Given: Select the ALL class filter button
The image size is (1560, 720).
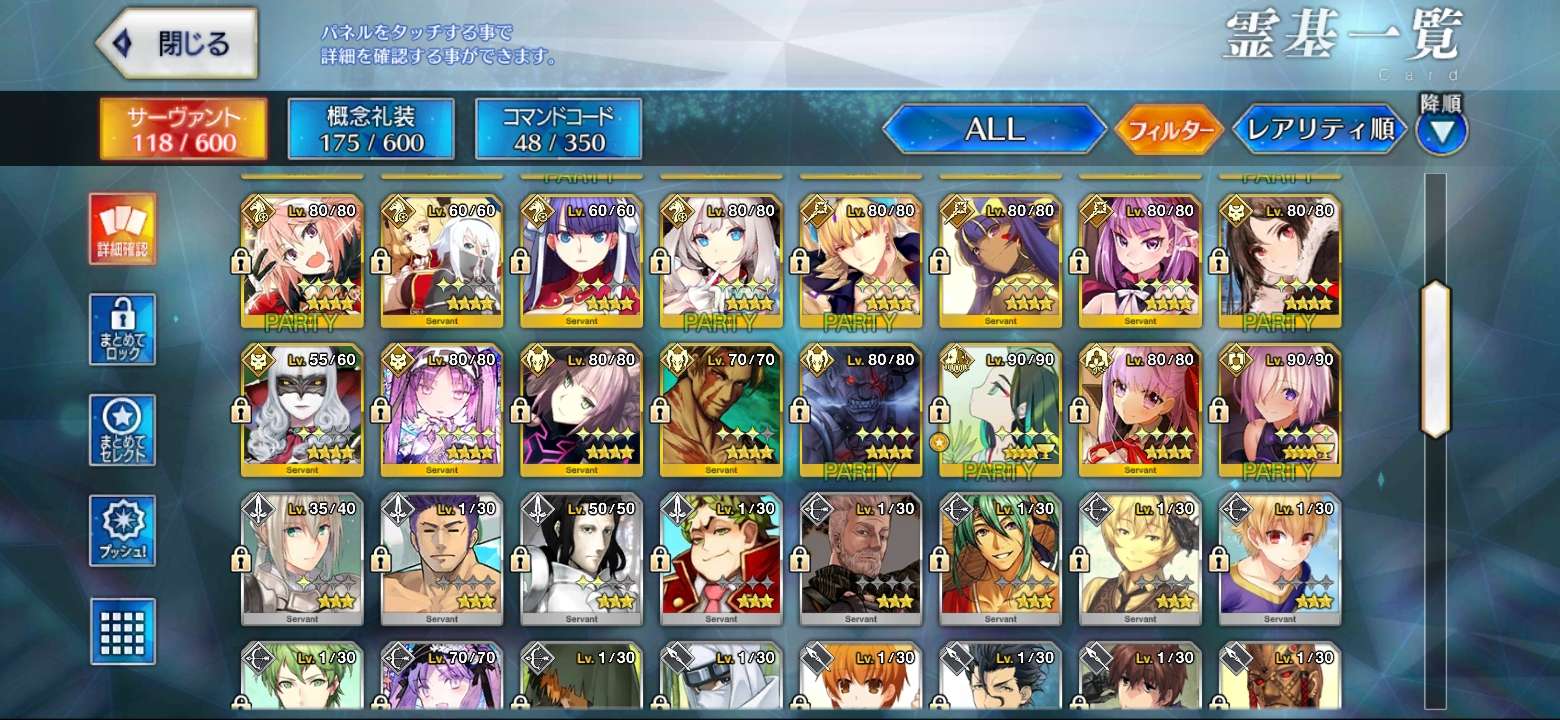Looking at the screenshot, I should pyautogui.click(x=994, y=129).
